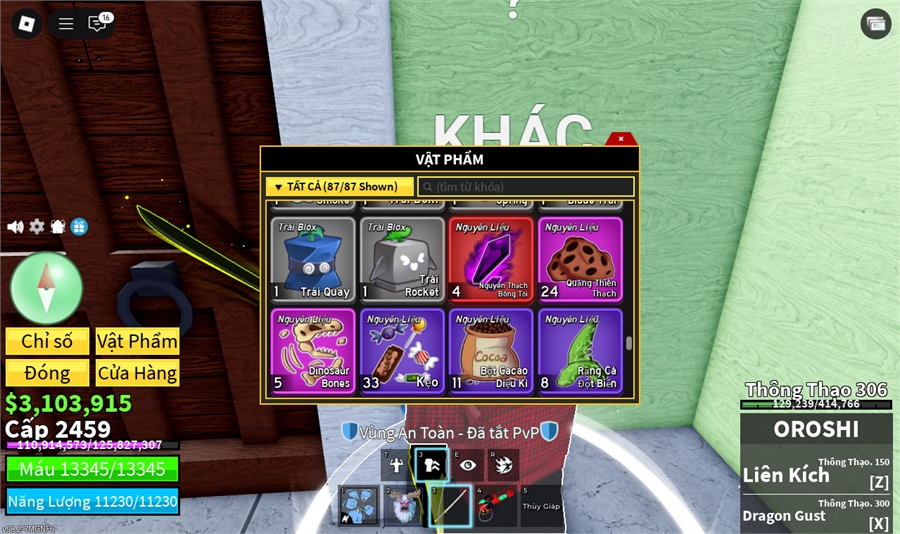Choose the Kẹo candy item
This screenshot has height=534, width=900.
coord(402,351)
